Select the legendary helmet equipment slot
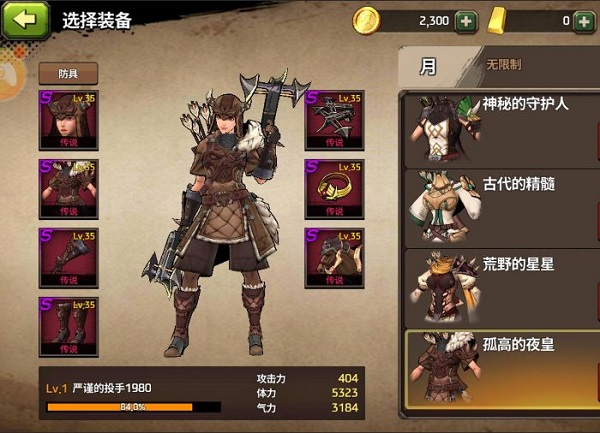600x433 pixels. (66, 122)
